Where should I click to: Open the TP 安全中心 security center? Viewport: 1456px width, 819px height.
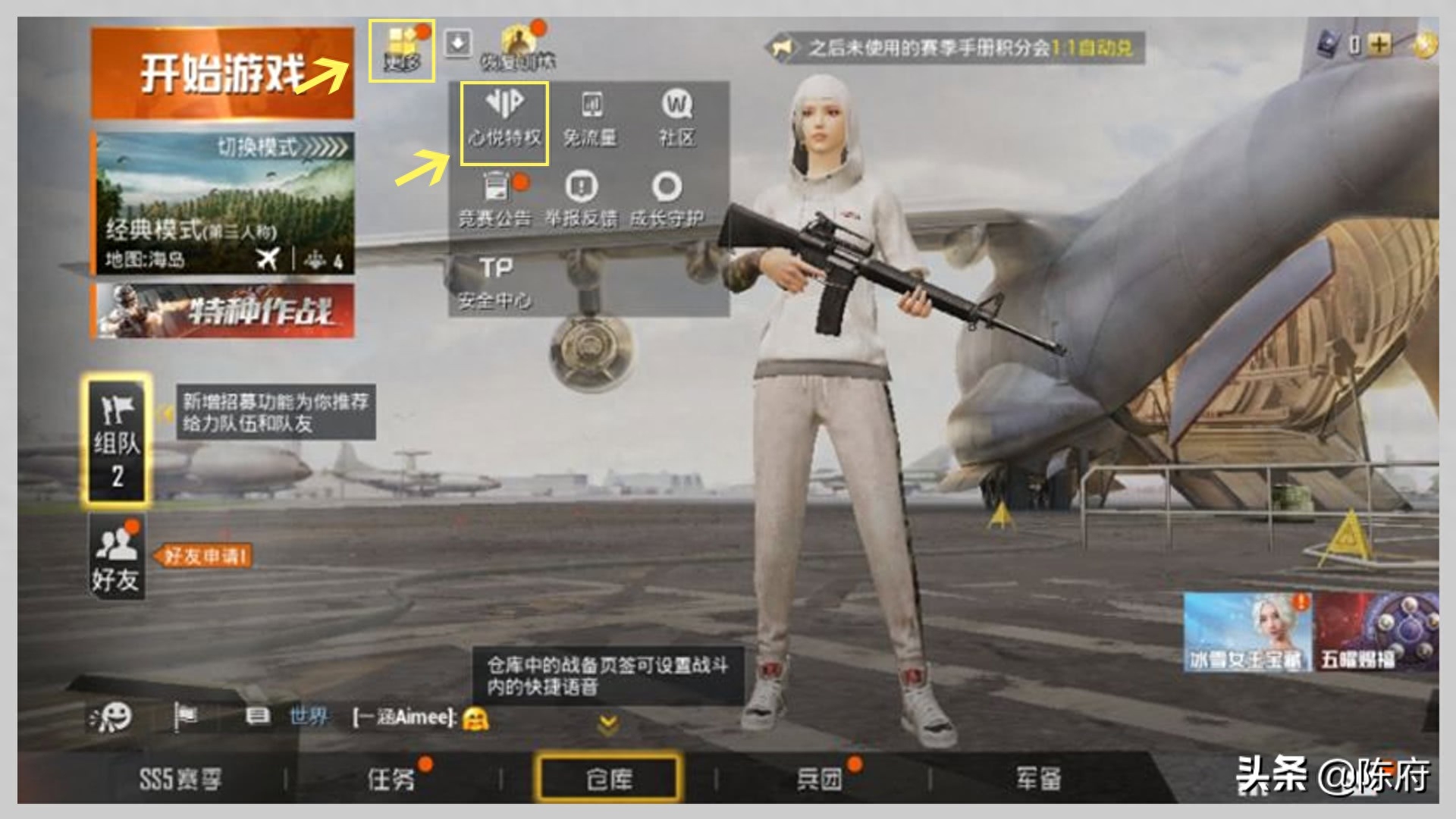click(497, 281)
